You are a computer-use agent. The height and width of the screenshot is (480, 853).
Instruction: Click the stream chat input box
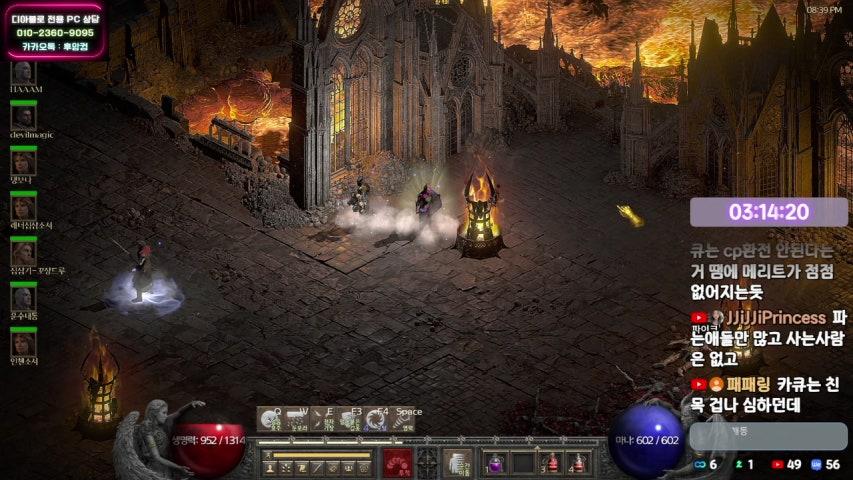pos(768,435)
